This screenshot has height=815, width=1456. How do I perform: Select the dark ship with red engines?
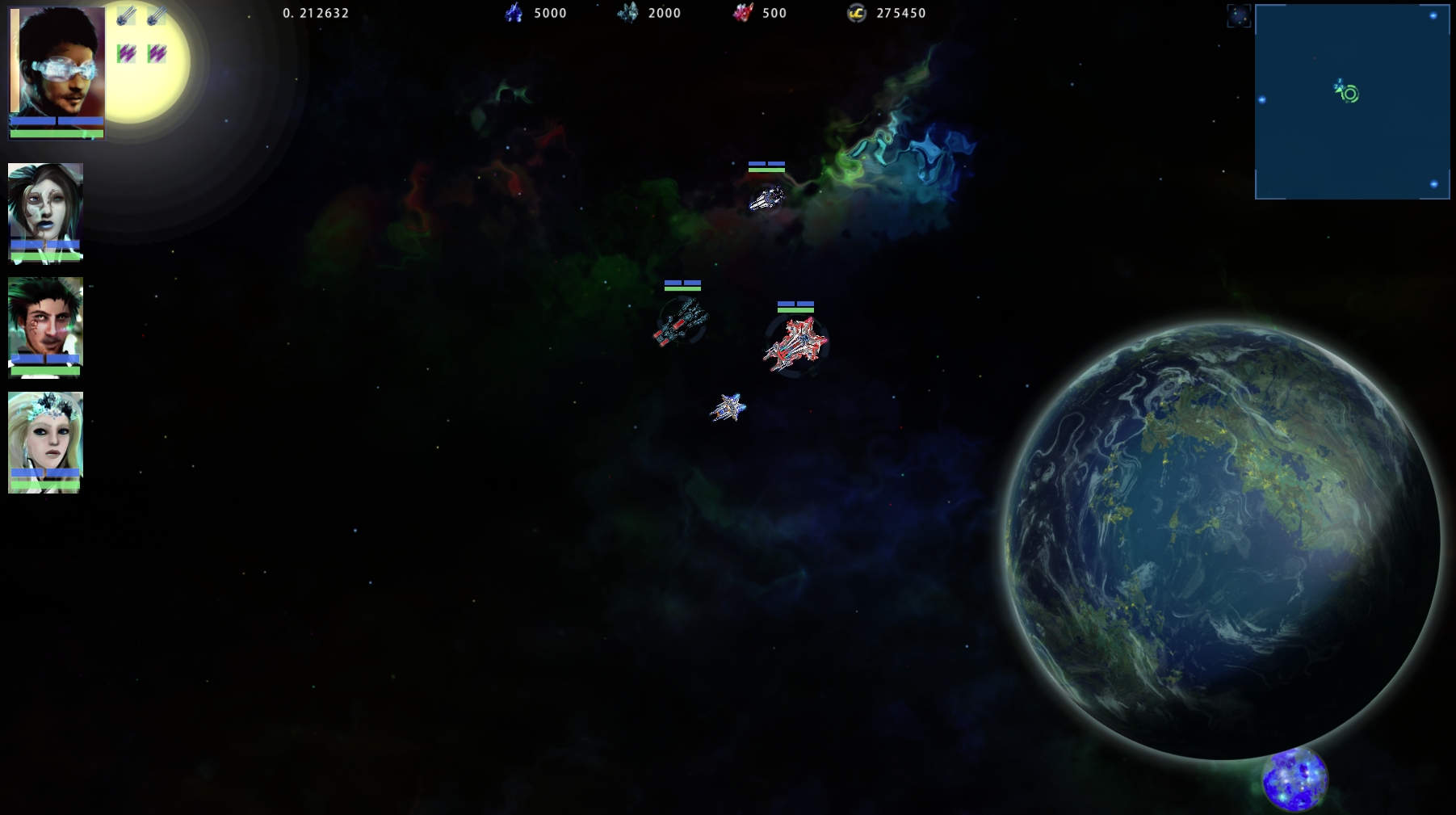681,322
